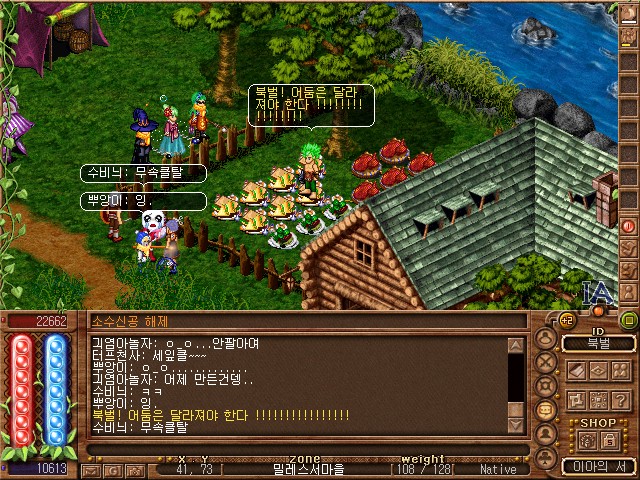Viewport: 640px width, 480px height.
Task: Click the chat input field
Action: [x=300, y=448]
